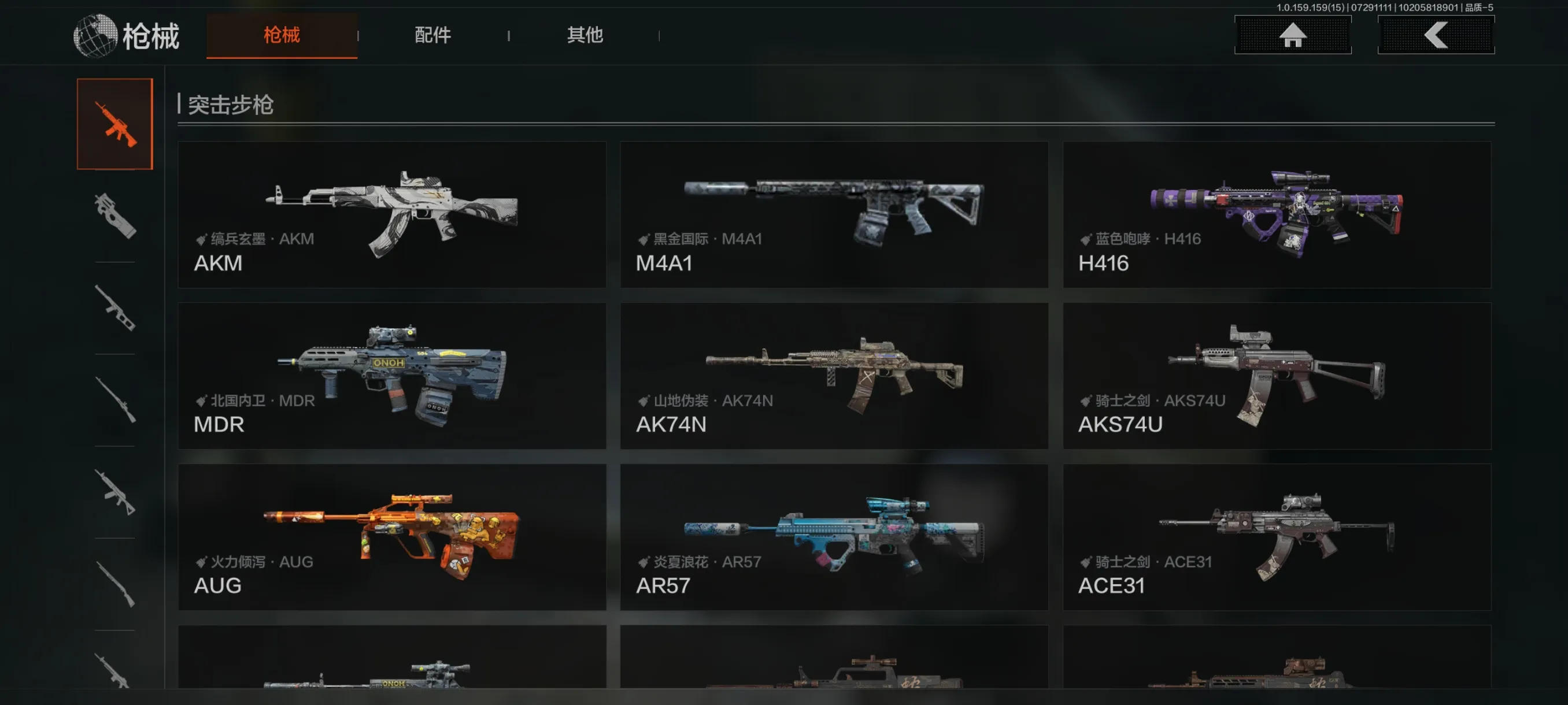Pick the ACE31 weapon card
1568x705 pixels.
pos(1277,537)
